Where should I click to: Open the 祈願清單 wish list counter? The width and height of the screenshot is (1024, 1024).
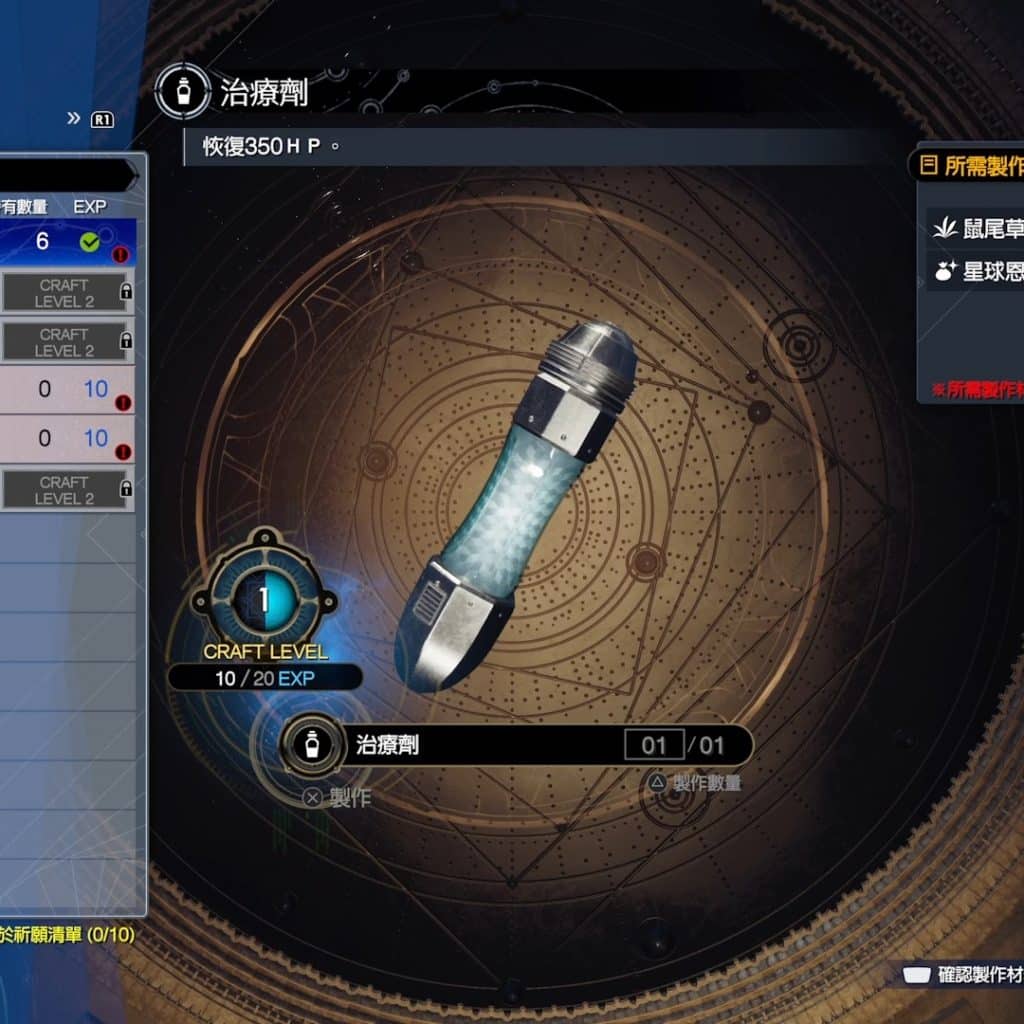[68, 935]
